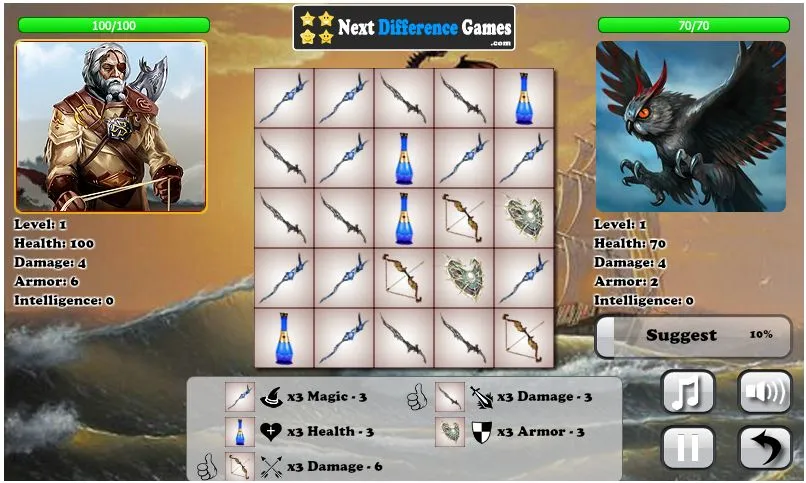This screenshot has width=806, height=483.
Task: Open the Next Difference Games logo link
Action: click(x=404, y=28)
